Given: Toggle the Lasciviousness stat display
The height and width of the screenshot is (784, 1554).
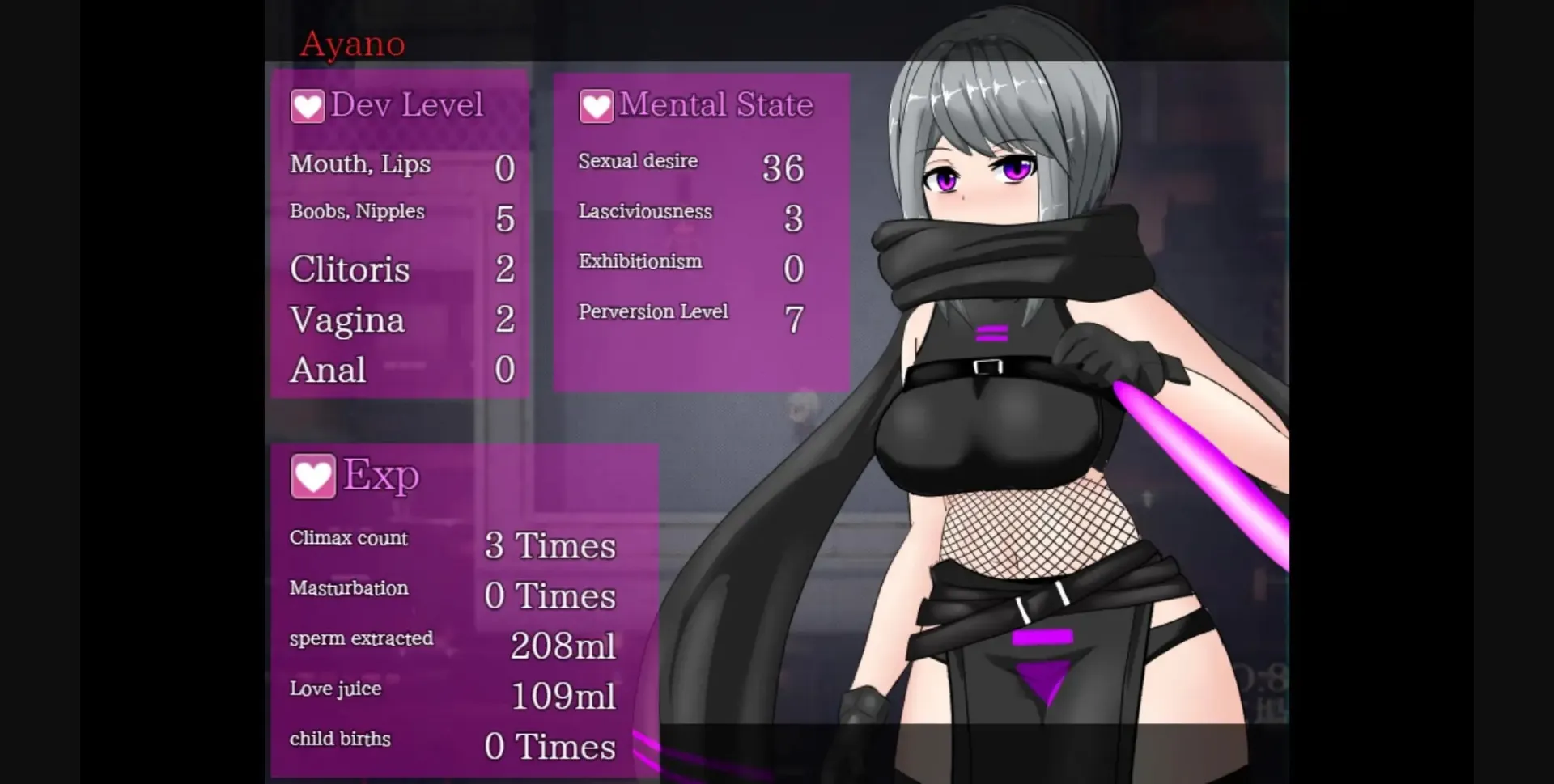Looking at the screenshot, I should [645, 213].
